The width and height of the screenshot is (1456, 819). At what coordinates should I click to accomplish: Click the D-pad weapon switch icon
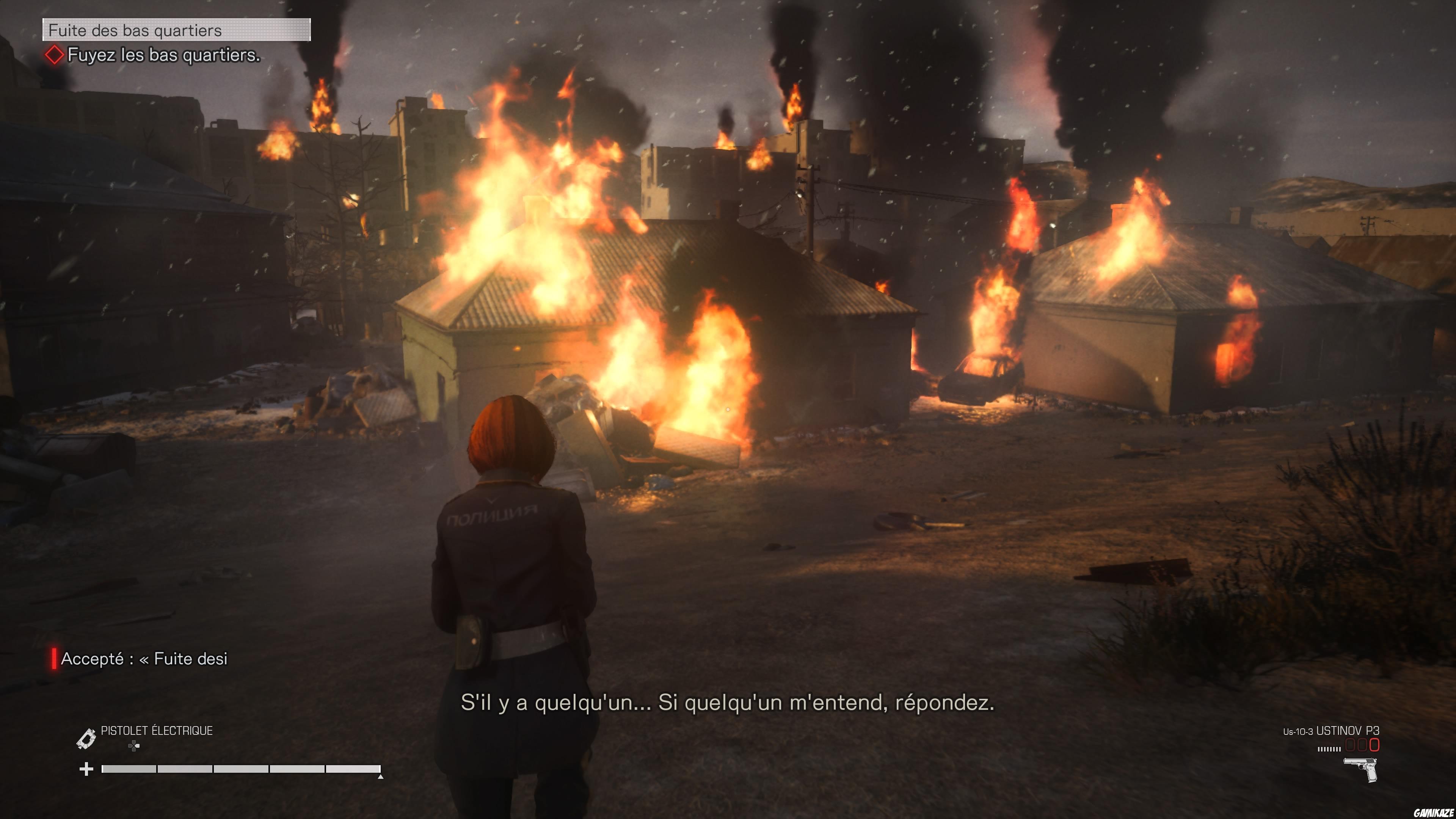pyautogui.click(x=133, y=746)
